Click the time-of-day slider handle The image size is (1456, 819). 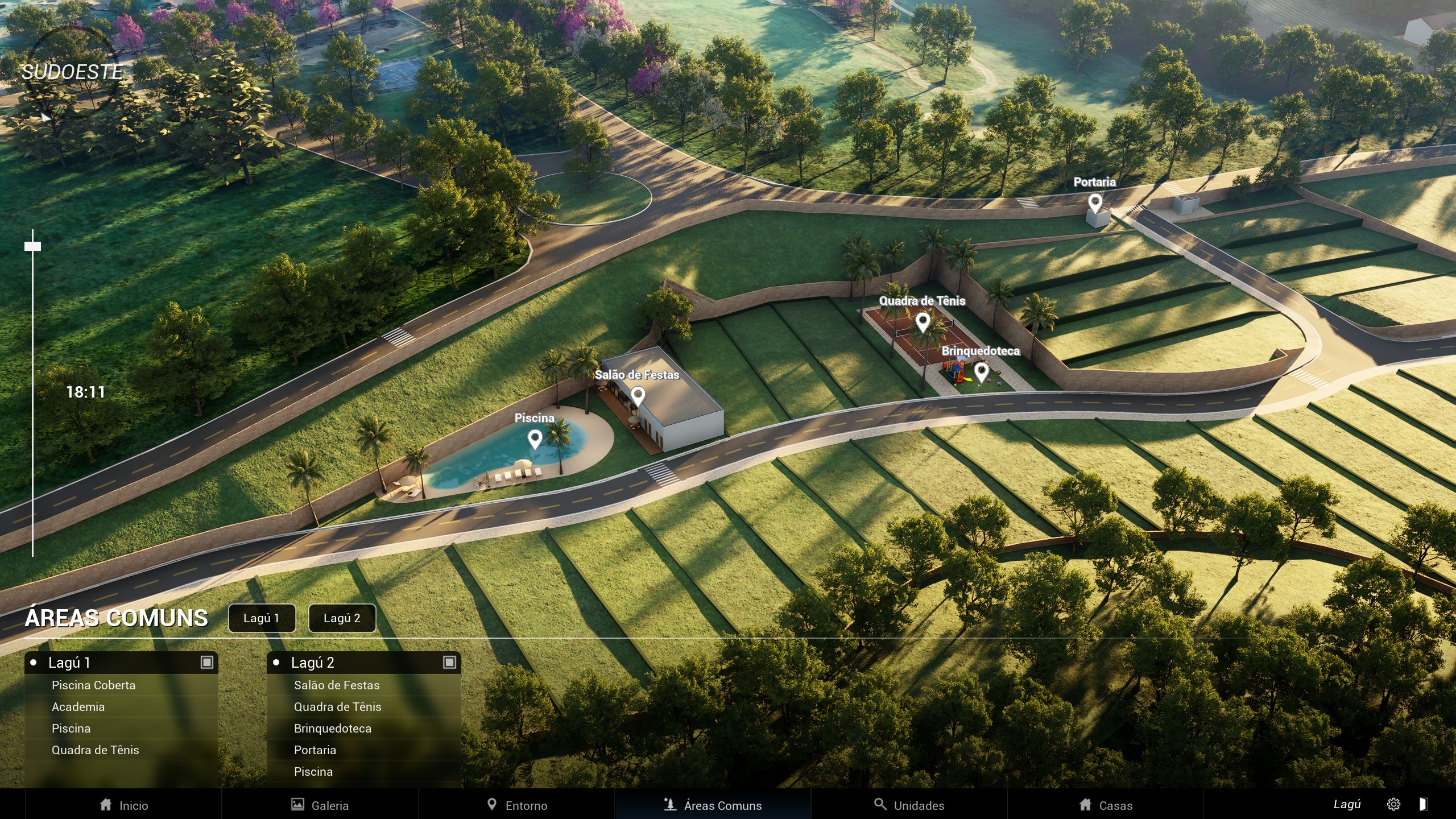tap(33, 246)
